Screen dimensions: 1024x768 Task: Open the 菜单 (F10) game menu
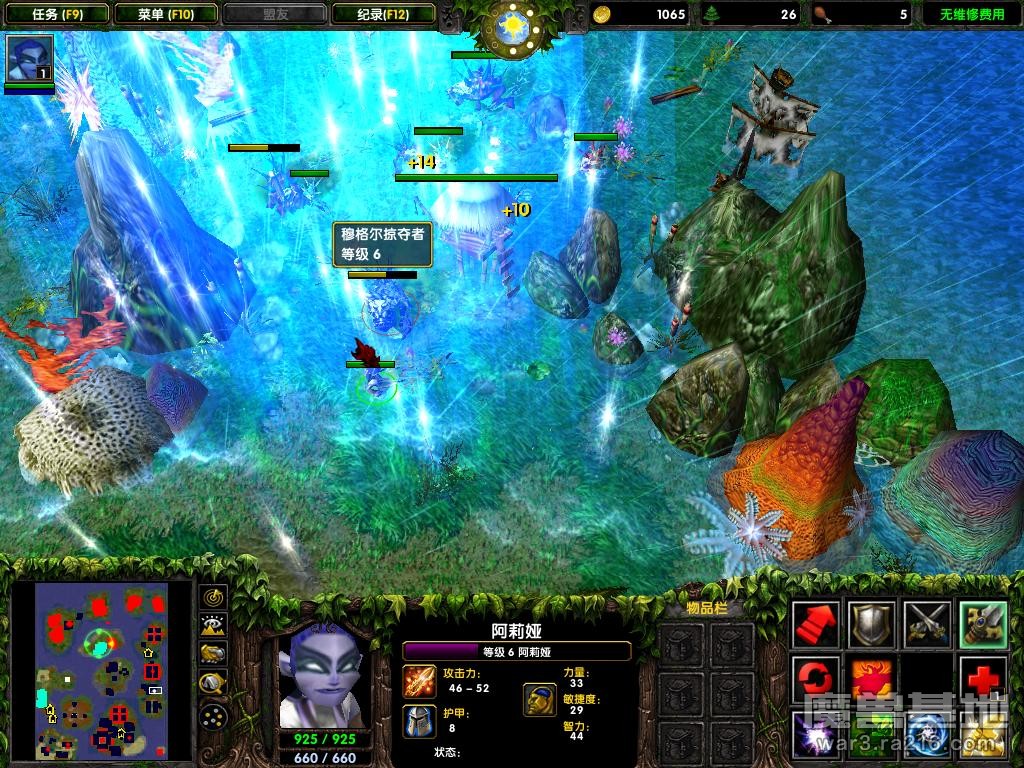166,14
